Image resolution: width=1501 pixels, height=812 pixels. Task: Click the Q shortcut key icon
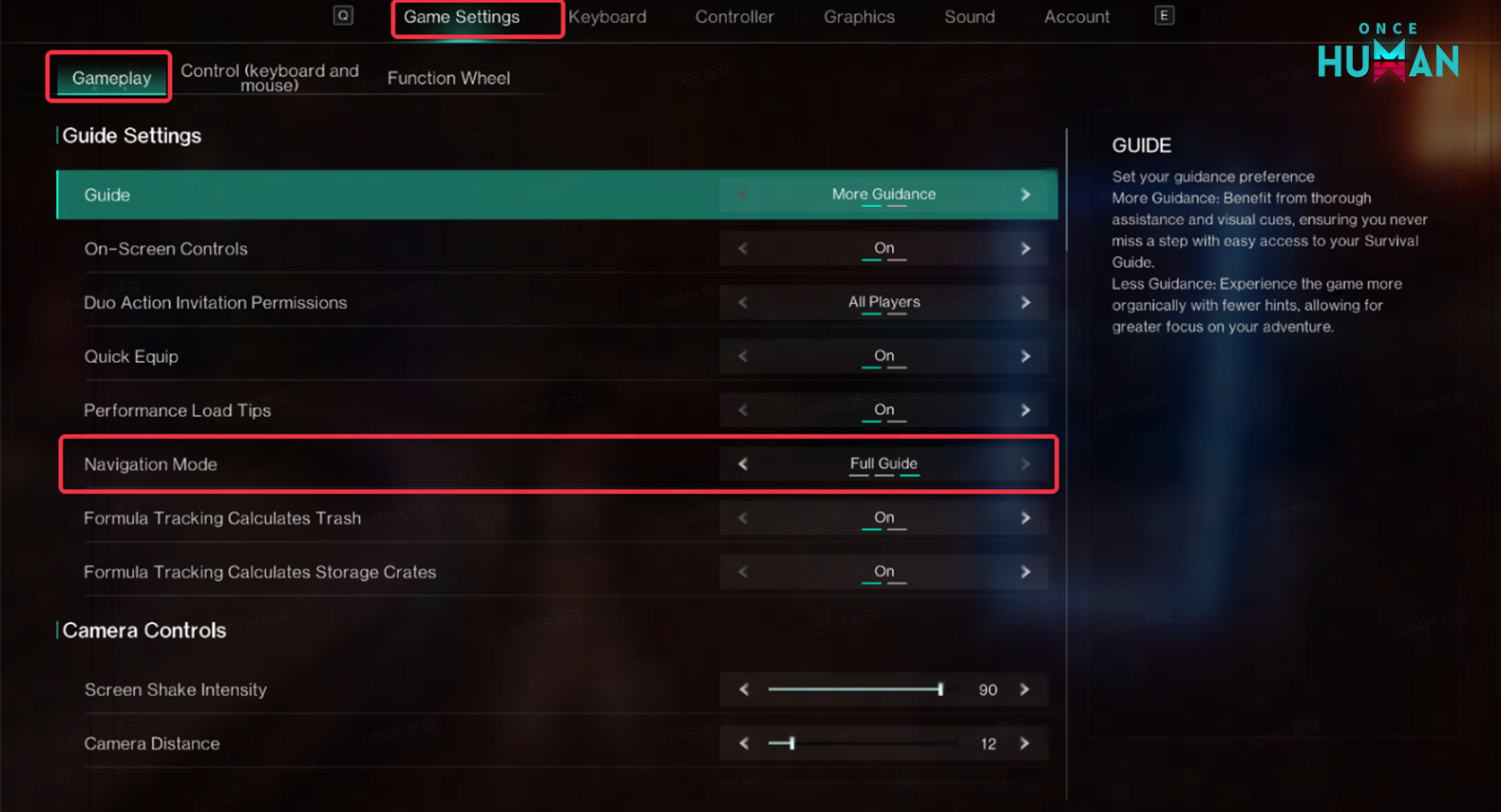(343, 15)
